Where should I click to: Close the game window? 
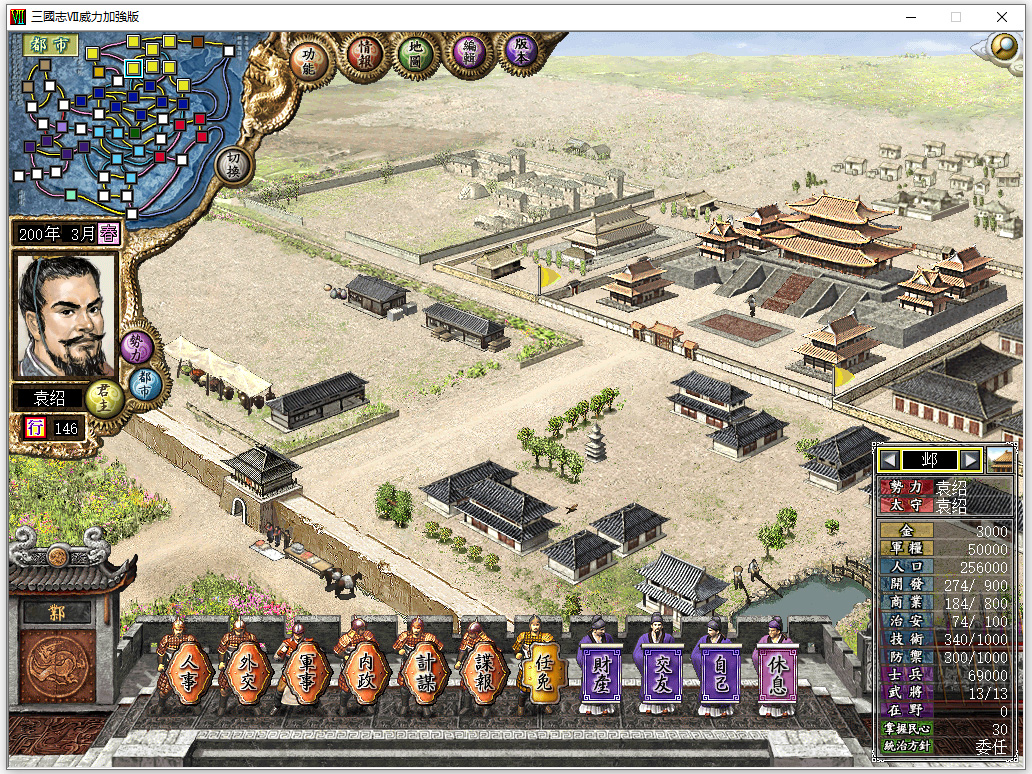point(1002,17)
